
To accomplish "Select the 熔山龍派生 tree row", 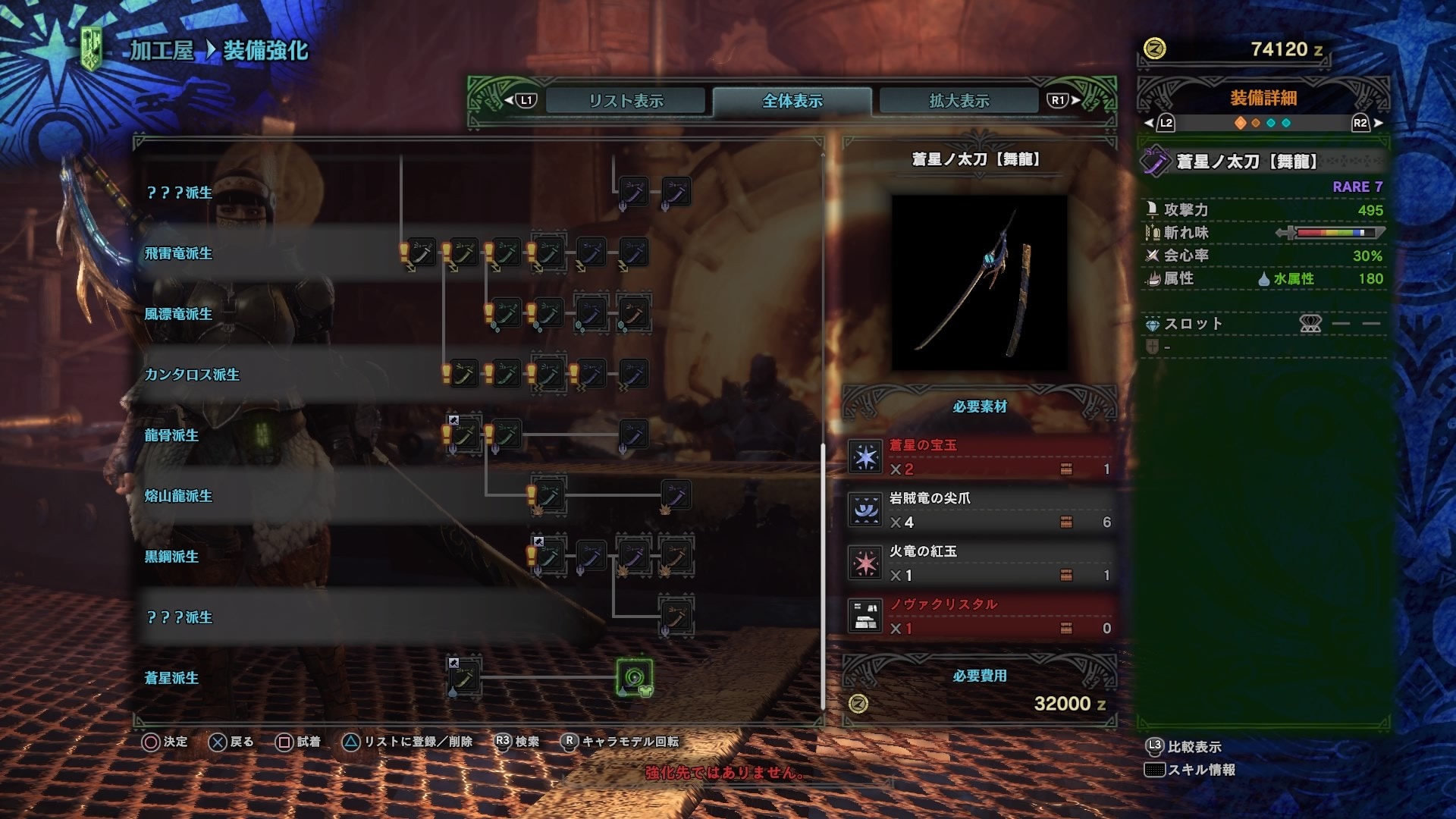I will [x=178, y=496].
